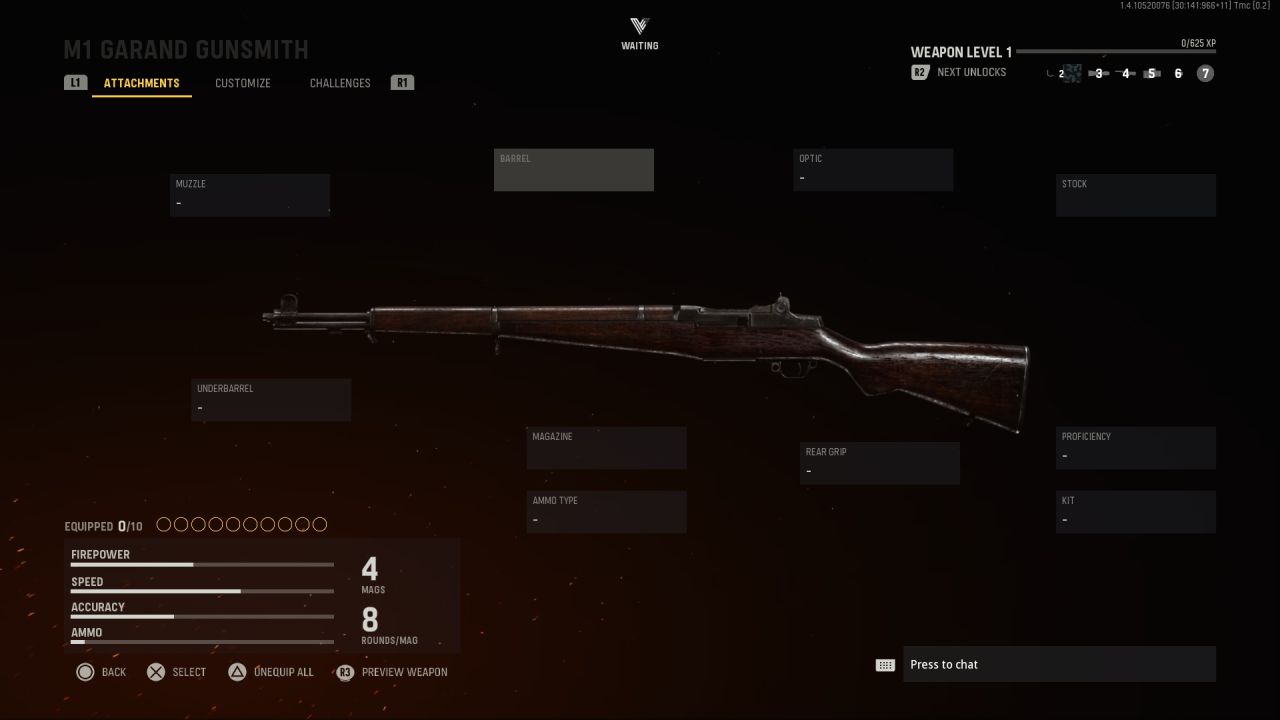Choose the Barrel attachment slot
Image resolution: width=1280 pixels, height=720 pixels.
point(574,170)
